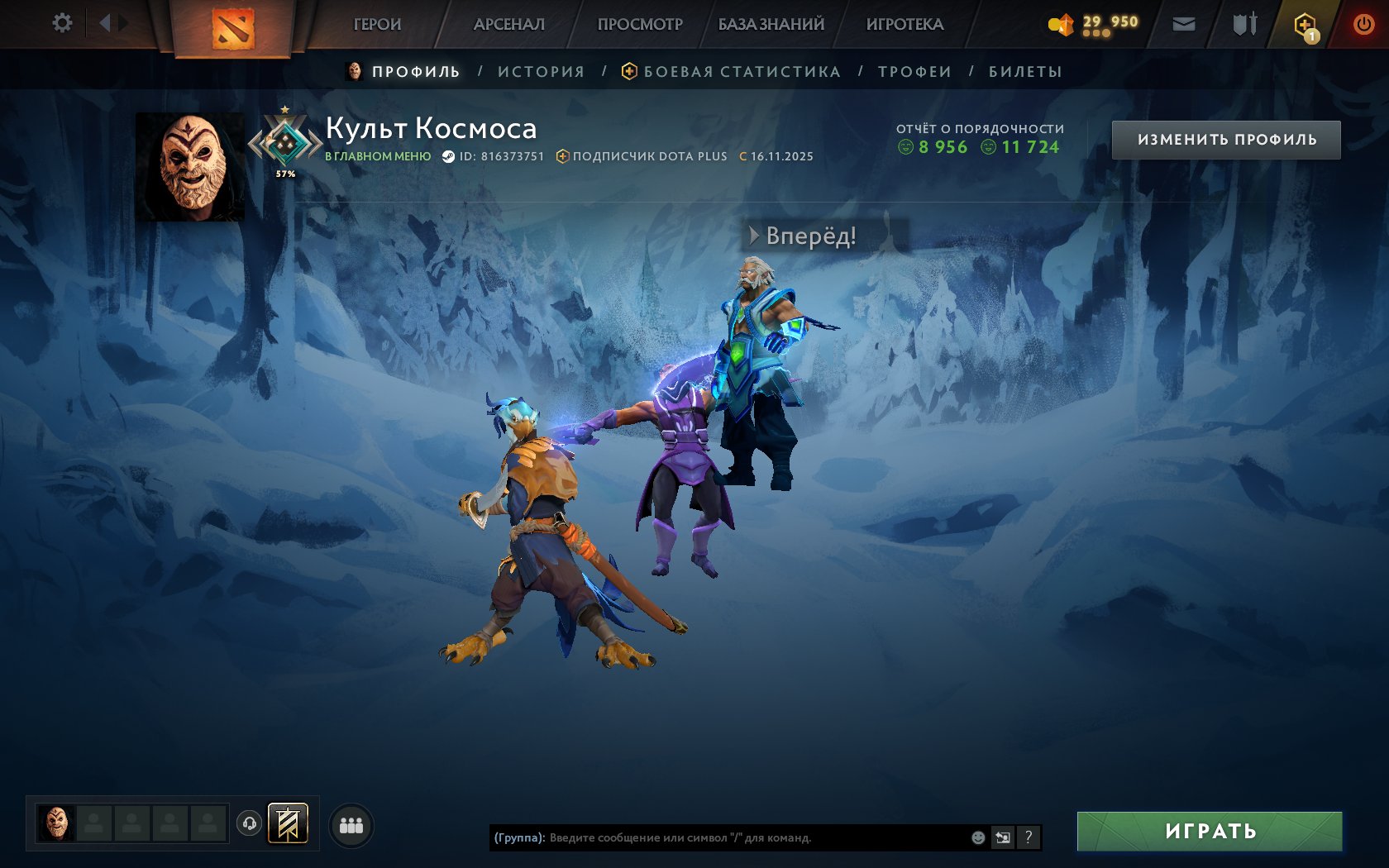Open ИЗМЕНИТЬ ПРОФИЛЬ to edit profile
Viewport: 1389px width, 868px height.
[1227, 139]
